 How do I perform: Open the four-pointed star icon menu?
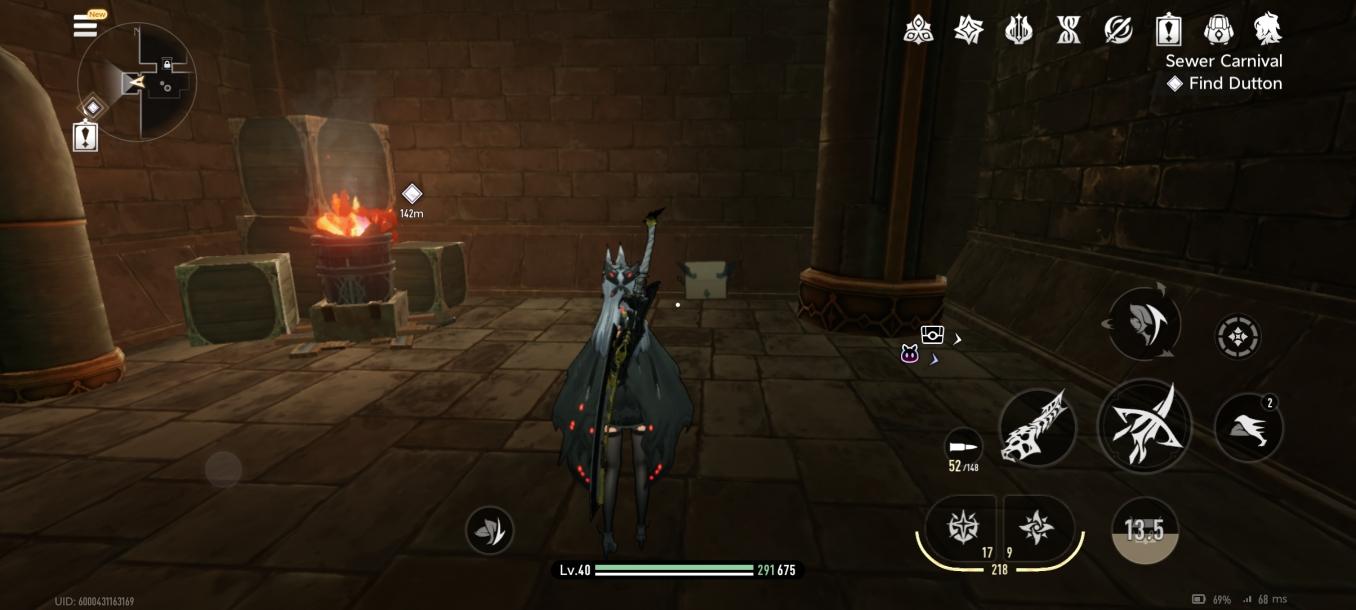968,30
